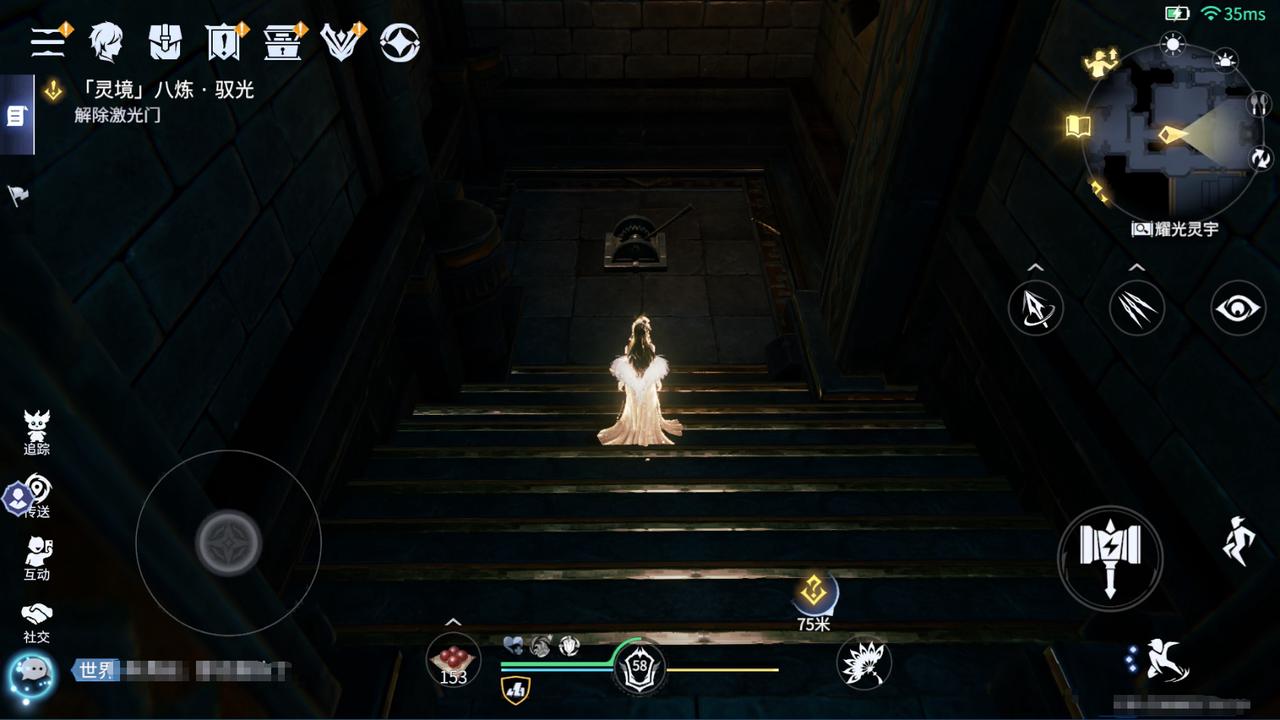Open the exclamation banner icon
The image size is (1280, 720).
[x=223, y=42]
